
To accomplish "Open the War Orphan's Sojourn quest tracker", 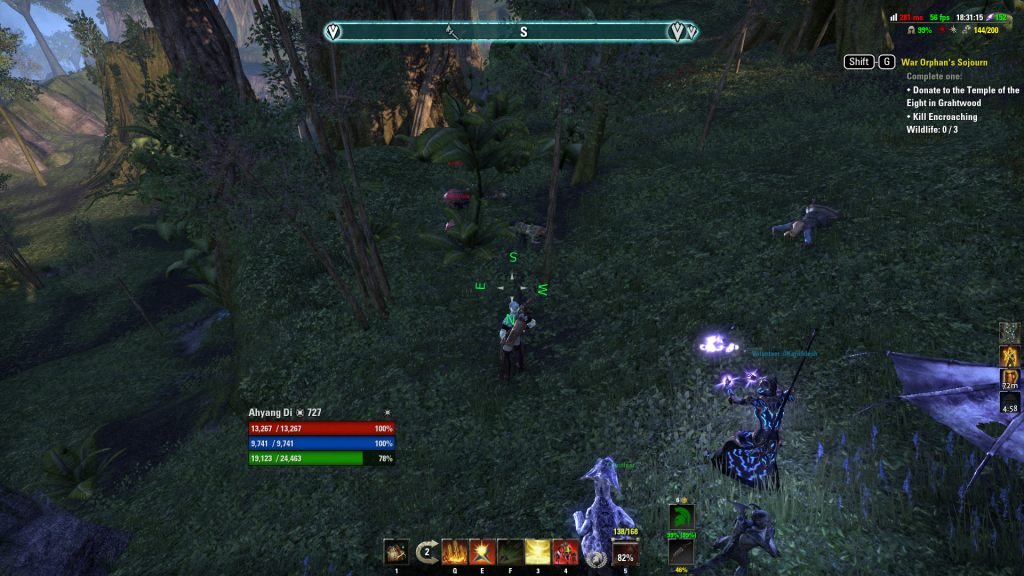I will click(944, 62).
